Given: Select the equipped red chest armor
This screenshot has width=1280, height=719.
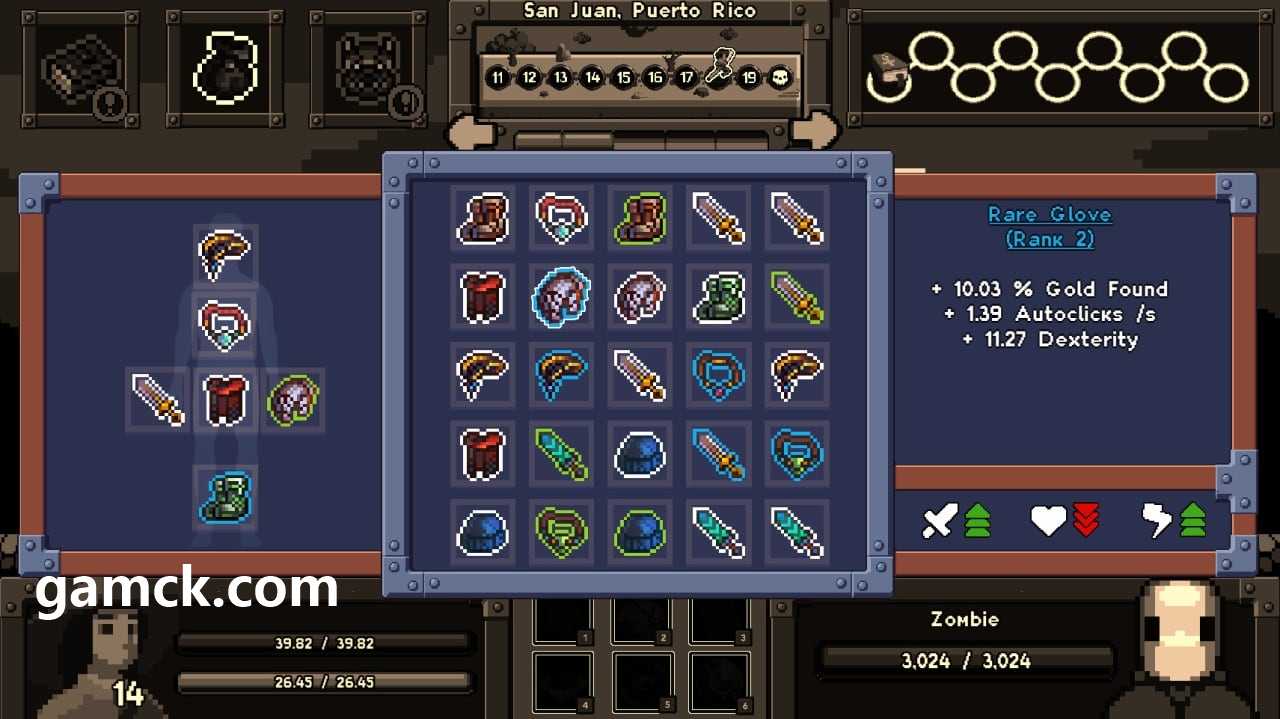Looking at the screenshot, I should click(224, 399).
